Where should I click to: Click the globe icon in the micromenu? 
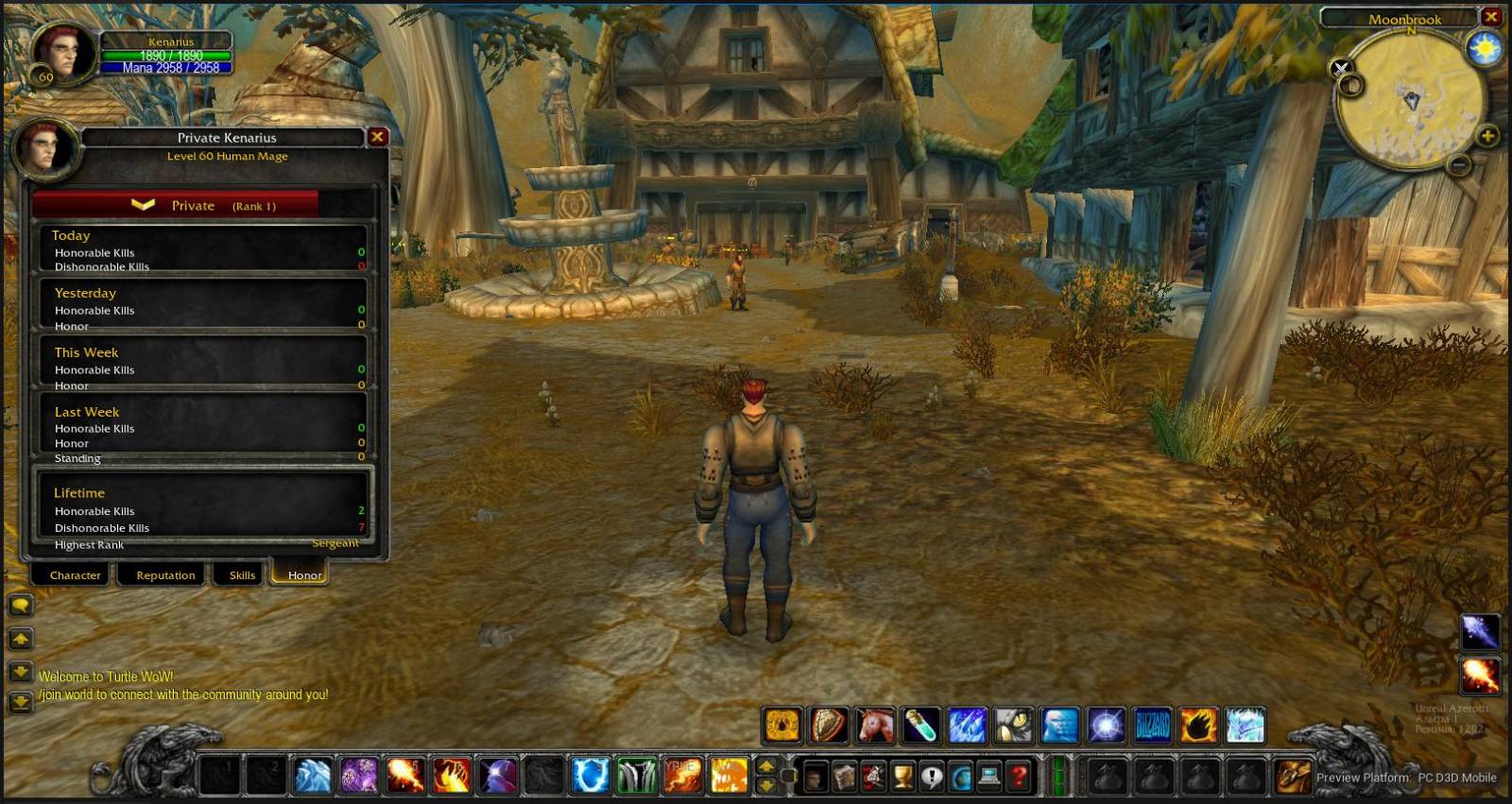959,777
